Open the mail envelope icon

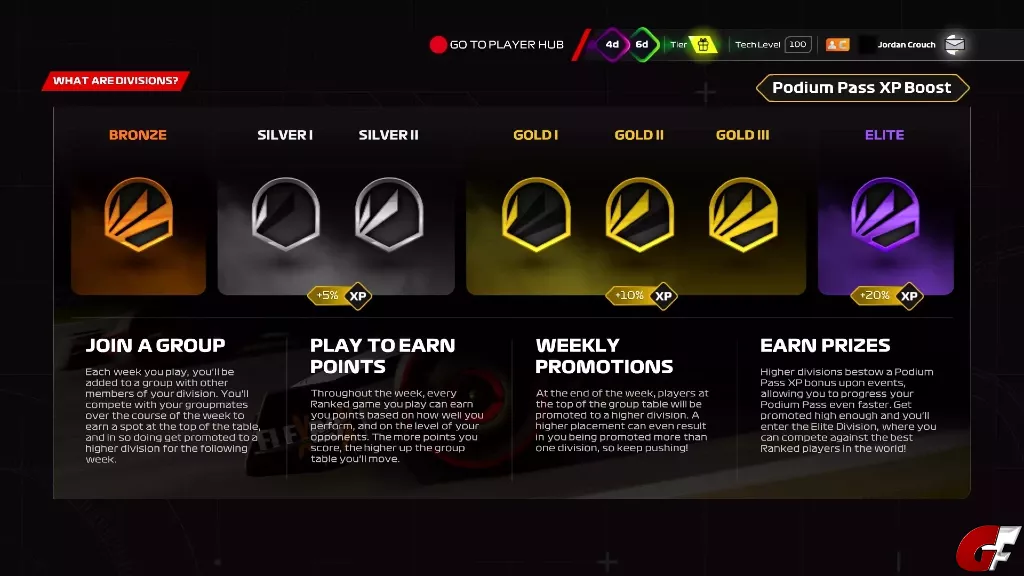point(955,44)
